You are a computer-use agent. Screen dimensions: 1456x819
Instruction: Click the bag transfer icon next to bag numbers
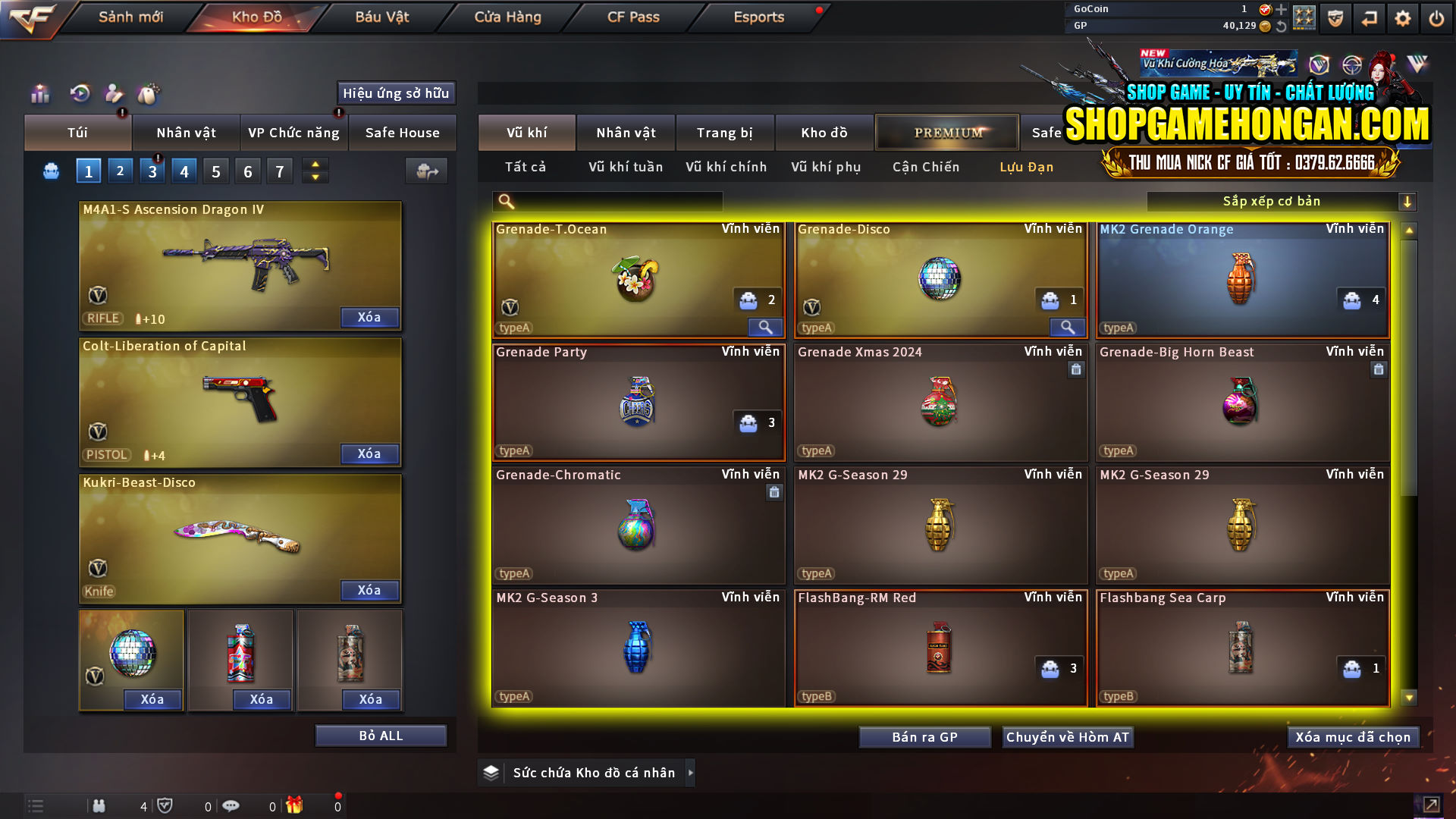tap(426, 171)
